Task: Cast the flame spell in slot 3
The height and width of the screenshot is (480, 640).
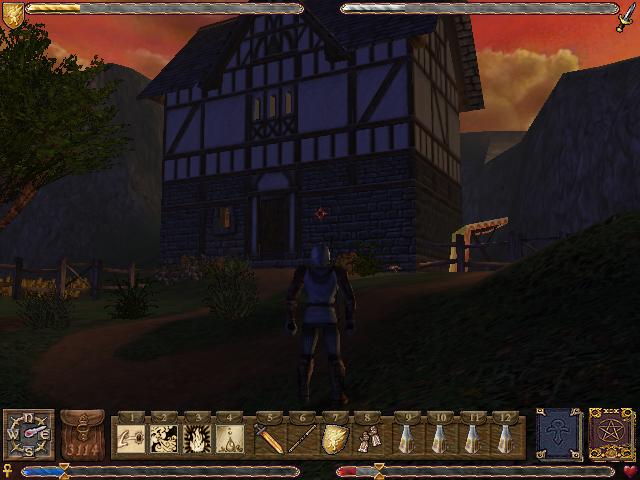Action: pos(198,437)
